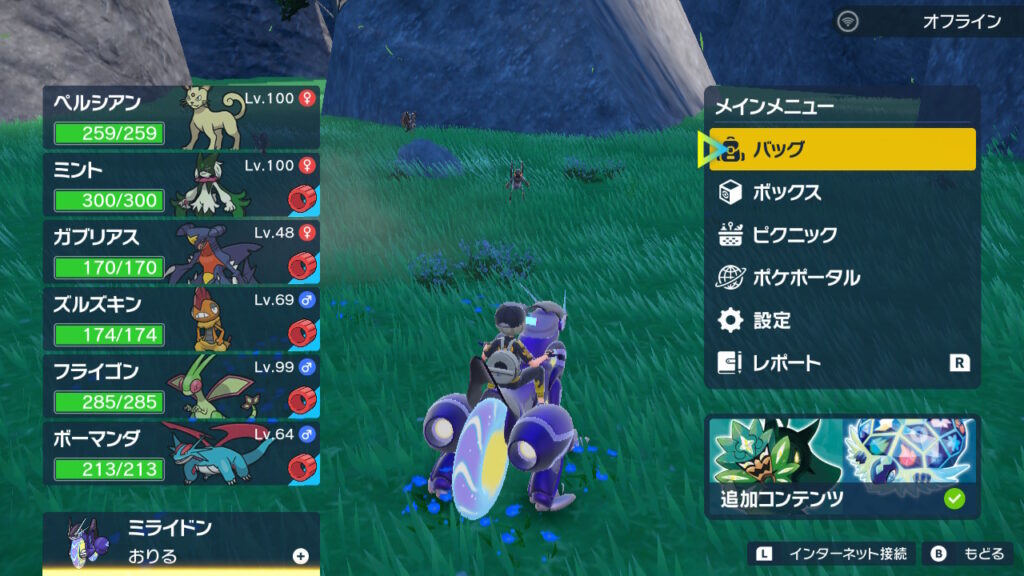Viewport: 1024px width, 576px height.
Task: Choose party member ミント
Action: [181, 185]
